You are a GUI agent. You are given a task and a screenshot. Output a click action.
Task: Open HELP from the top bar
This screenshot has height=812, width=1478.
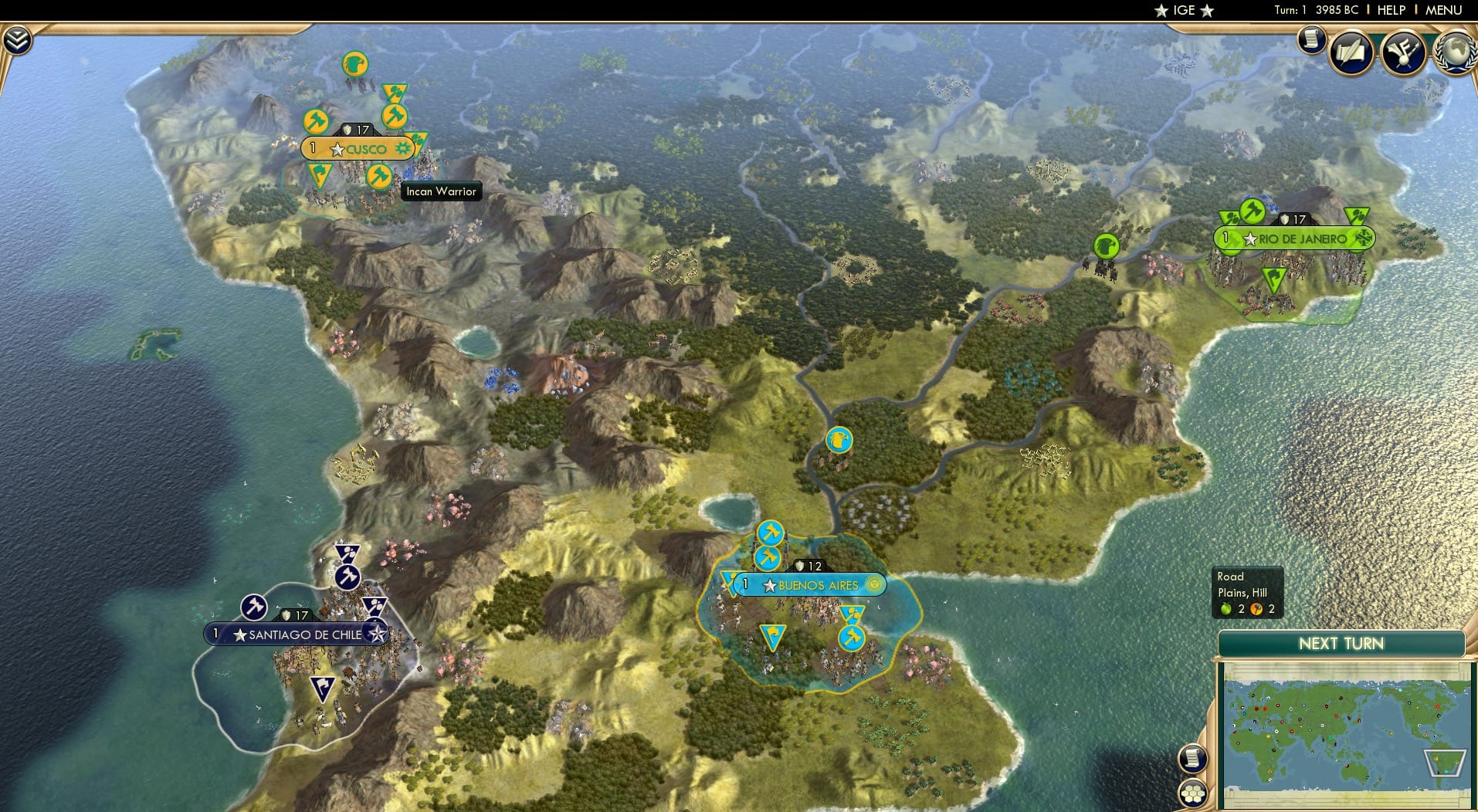pyautogui.click(x=1392, y=10)
